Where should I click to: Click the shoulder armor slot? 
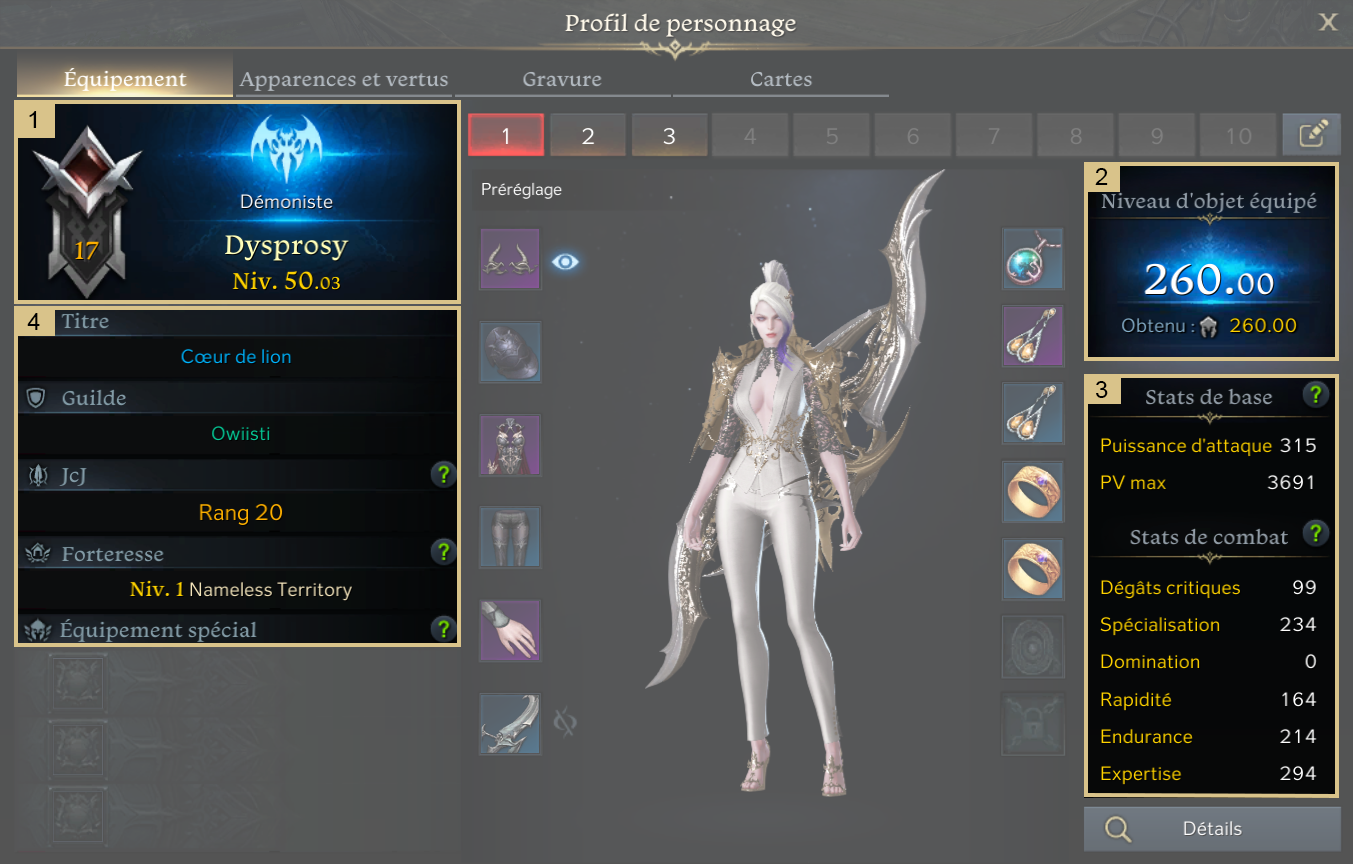(510, 352)
